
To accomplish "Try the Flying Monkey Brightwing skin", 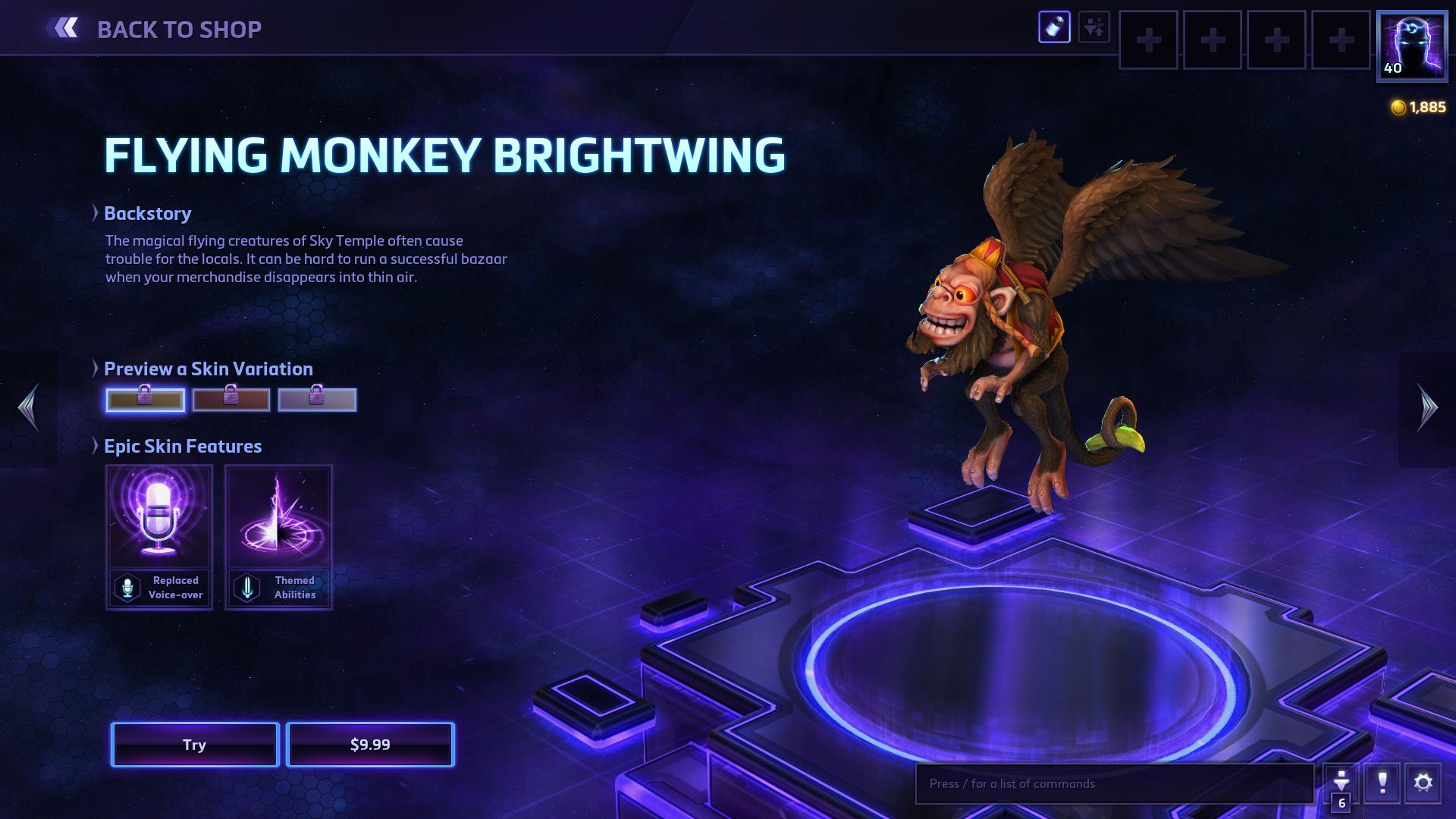I will point(195,745).
